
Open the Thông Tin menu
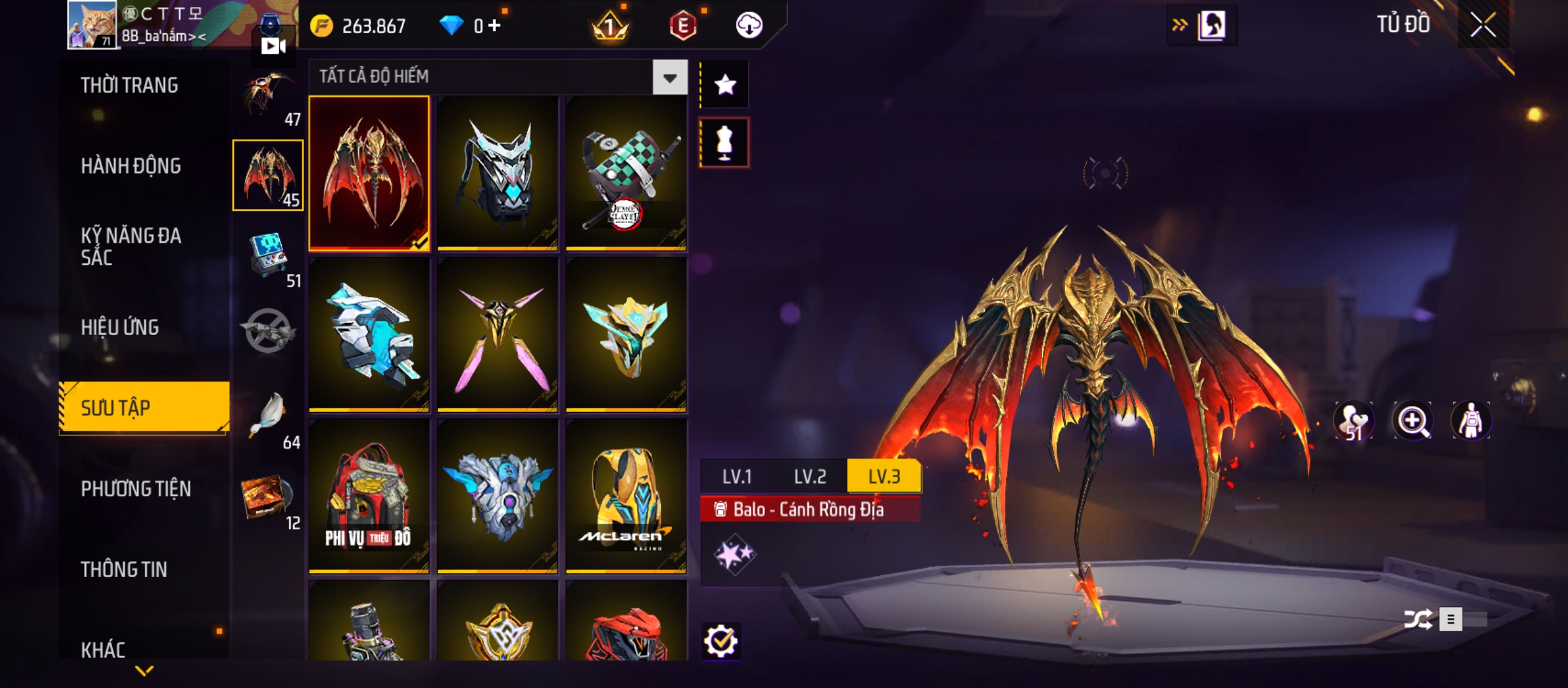tap(124, 570)
